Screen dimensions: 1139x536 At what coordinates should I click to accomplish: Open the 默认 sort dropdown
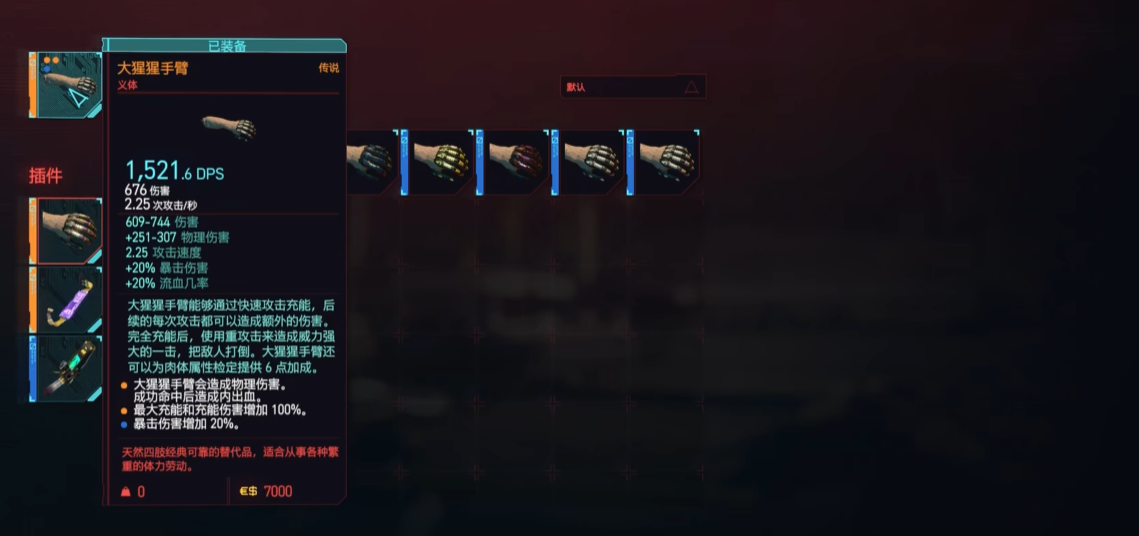click(x=633, y=87)
